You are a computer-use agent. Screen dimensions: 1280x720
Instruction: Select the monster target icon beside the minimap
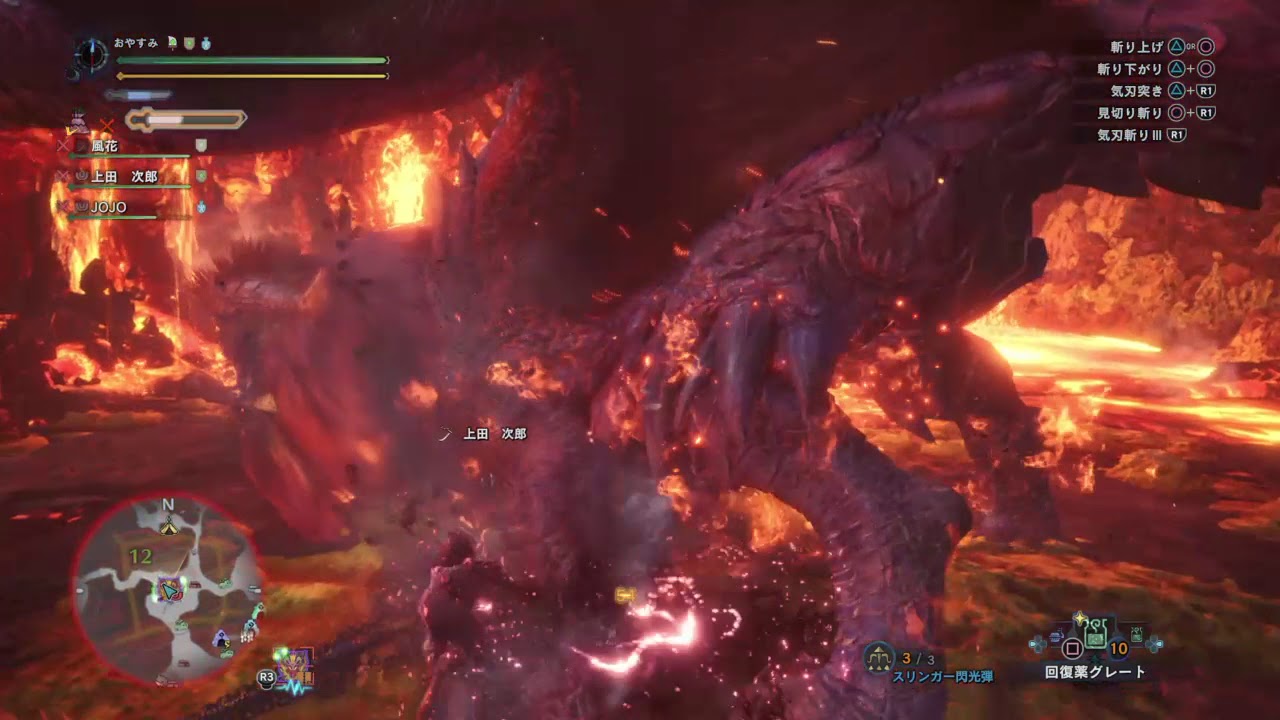click(297, 666)
